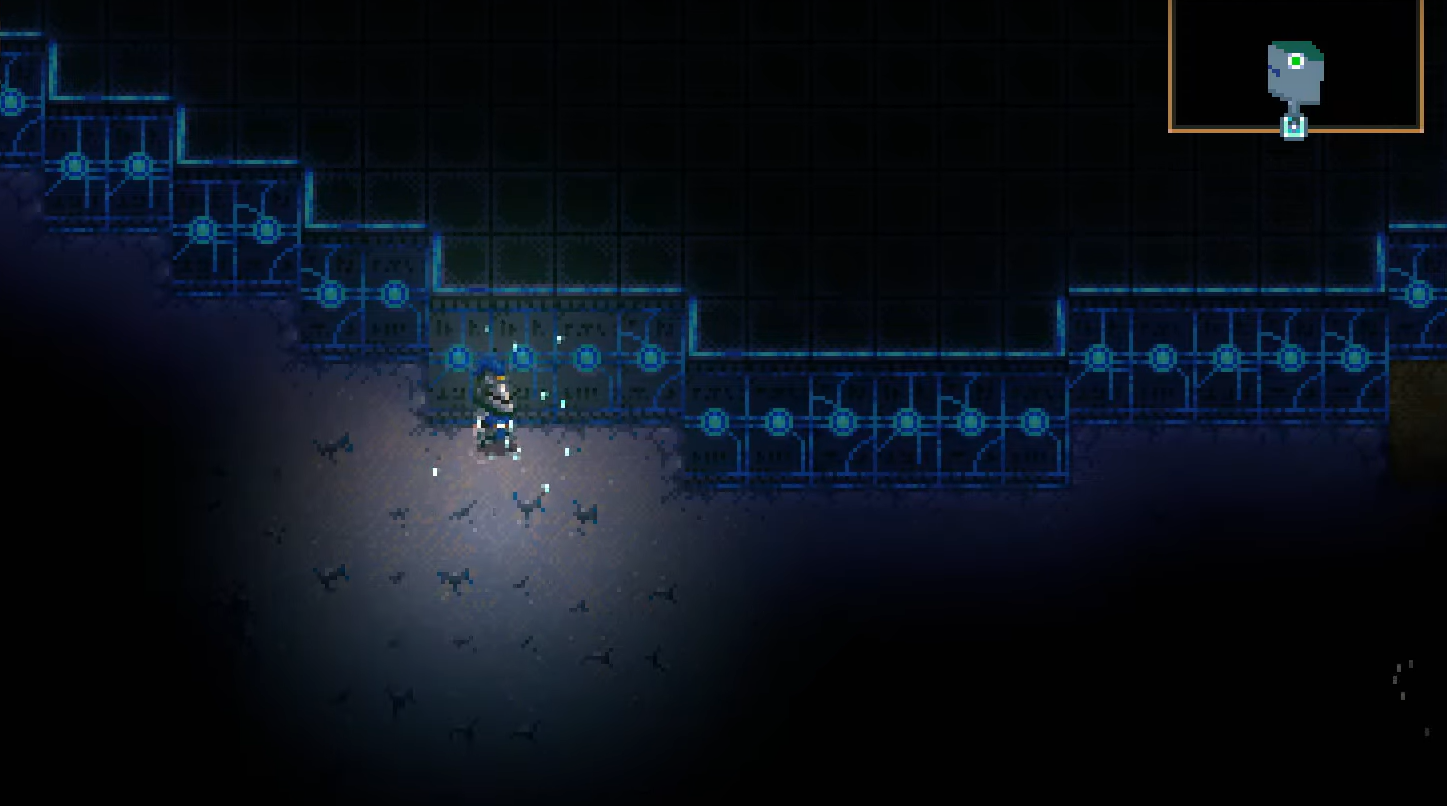The height and width of the screenshot is (806, 1447).
Task: Select the glowing circuit node left of the player
Action: tap(459, 356)
